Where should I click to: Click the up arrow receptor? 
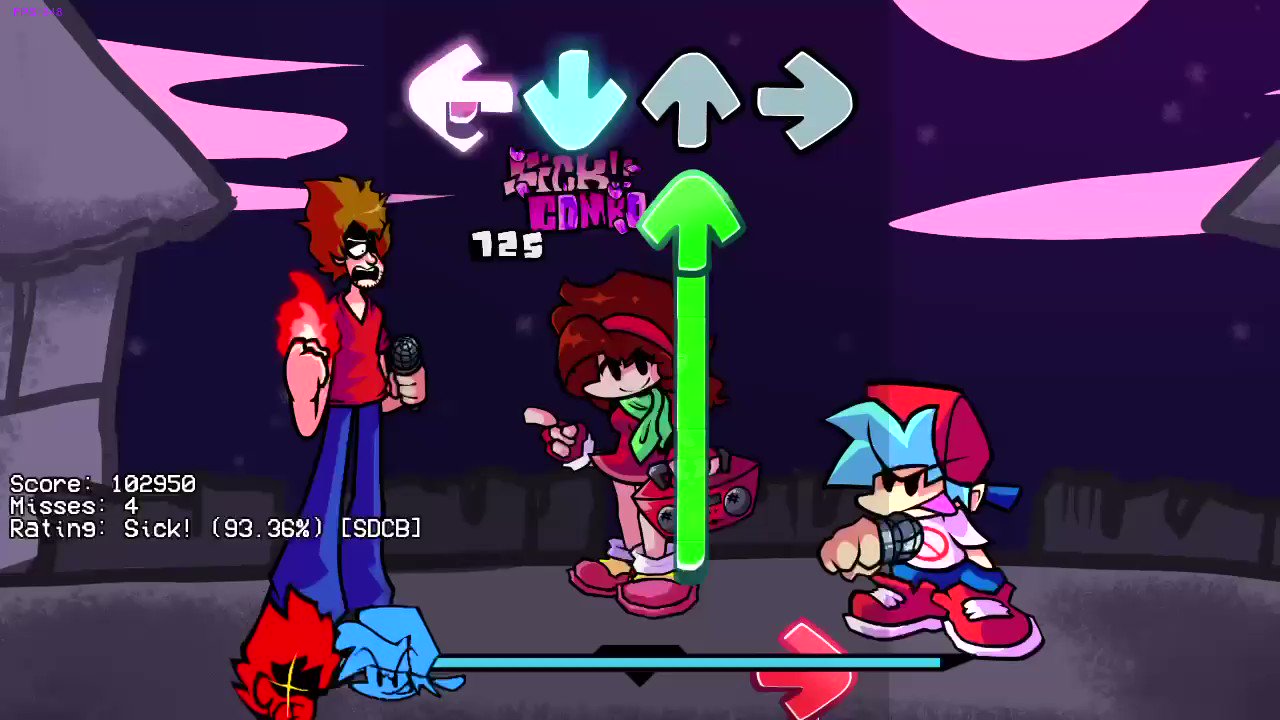(x=690, y=95)
